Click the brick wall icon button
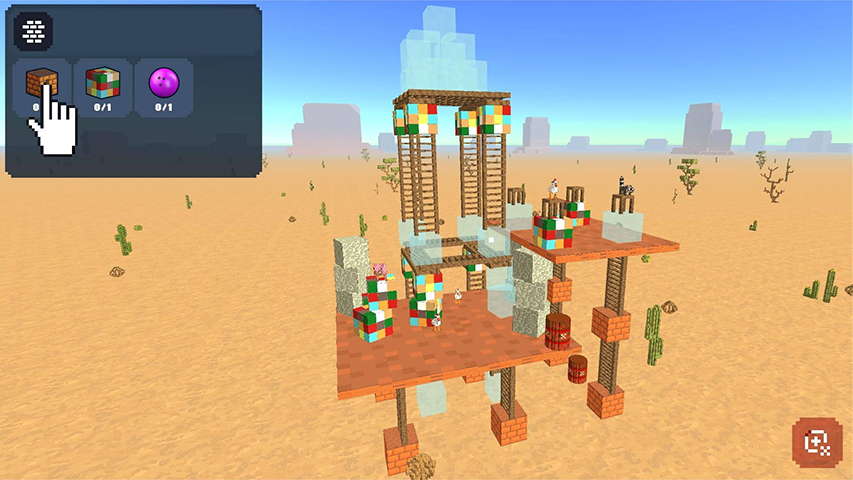 [33, 32]
